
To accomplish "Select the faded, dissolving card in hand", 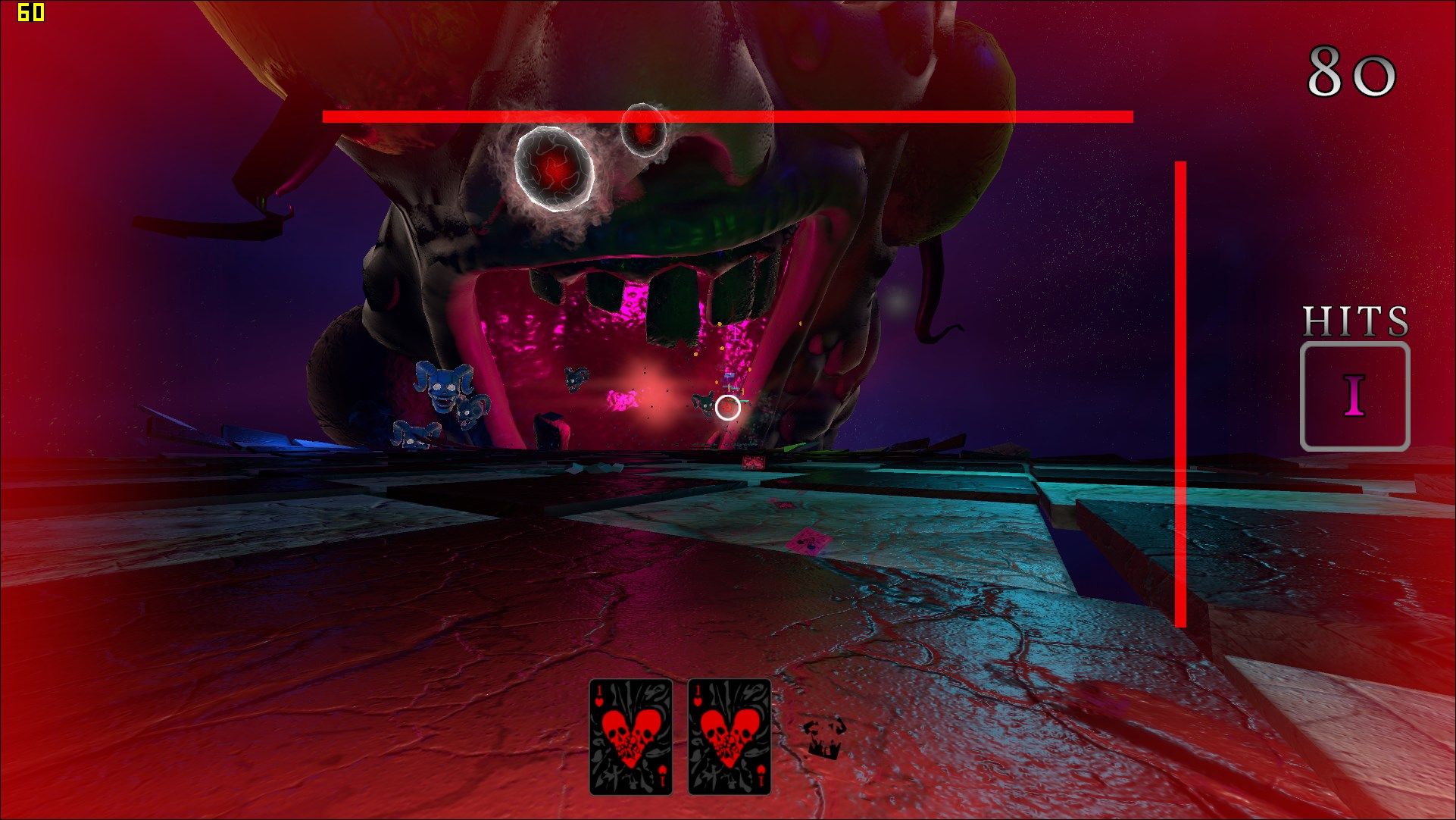I will [x=823, y=737].
